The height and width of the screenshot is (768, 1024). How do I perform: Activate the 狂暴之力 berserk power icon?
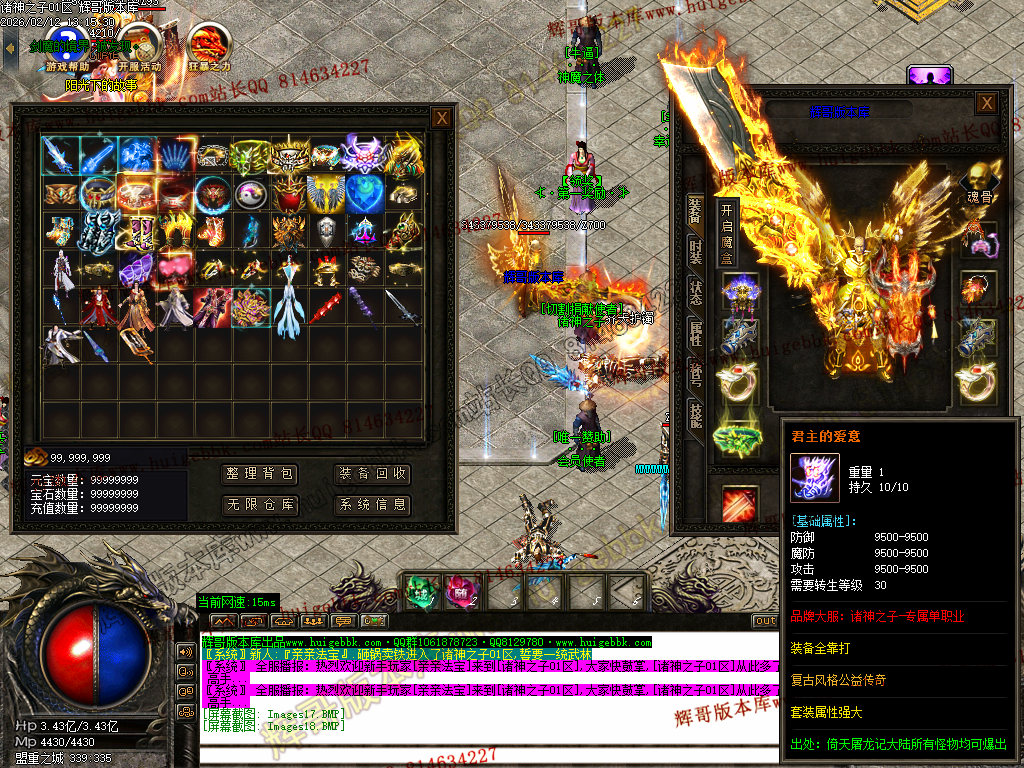[208, 46]
